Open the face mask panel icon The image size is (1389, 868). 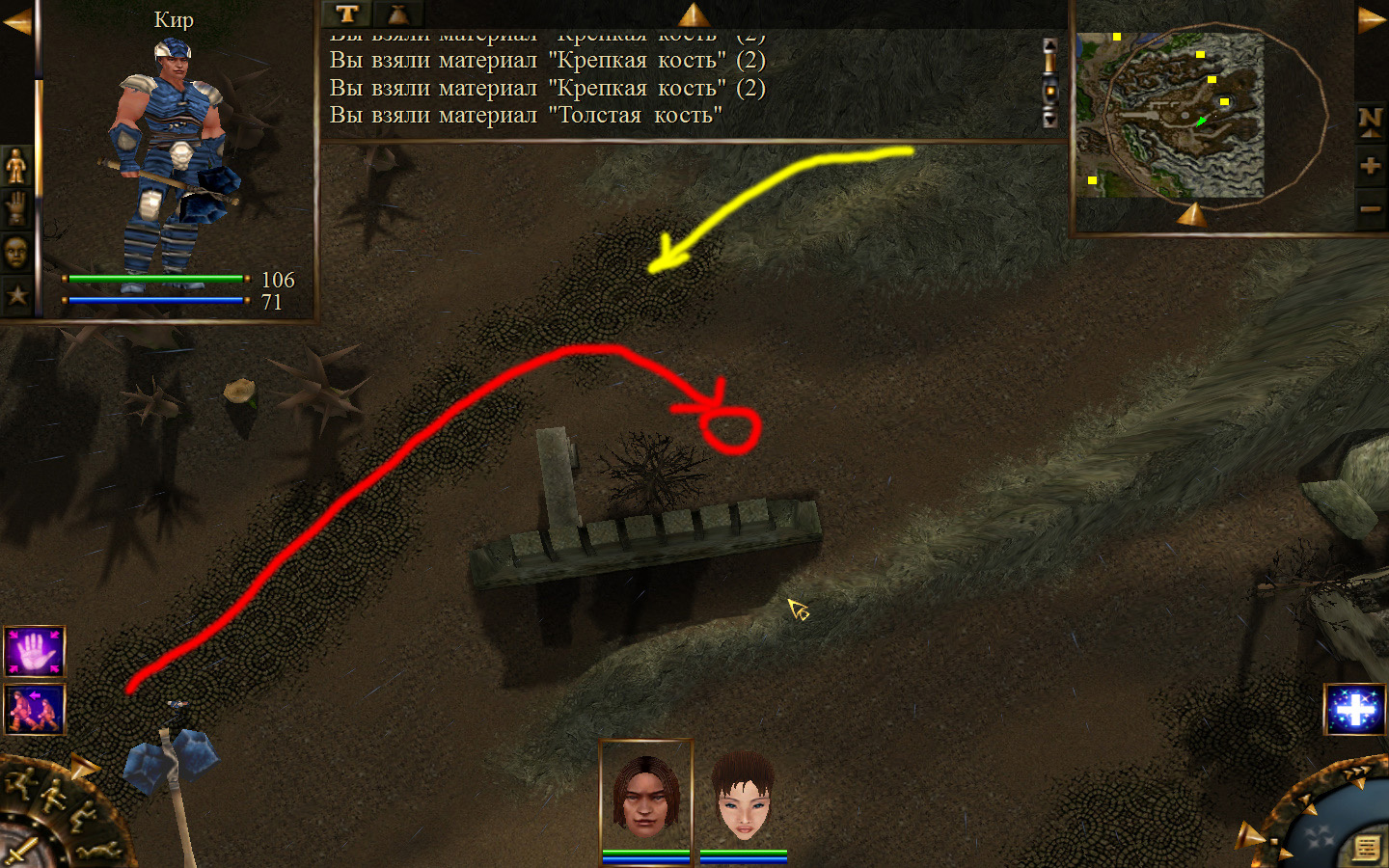pyautogui.click(x=16, y=253)
